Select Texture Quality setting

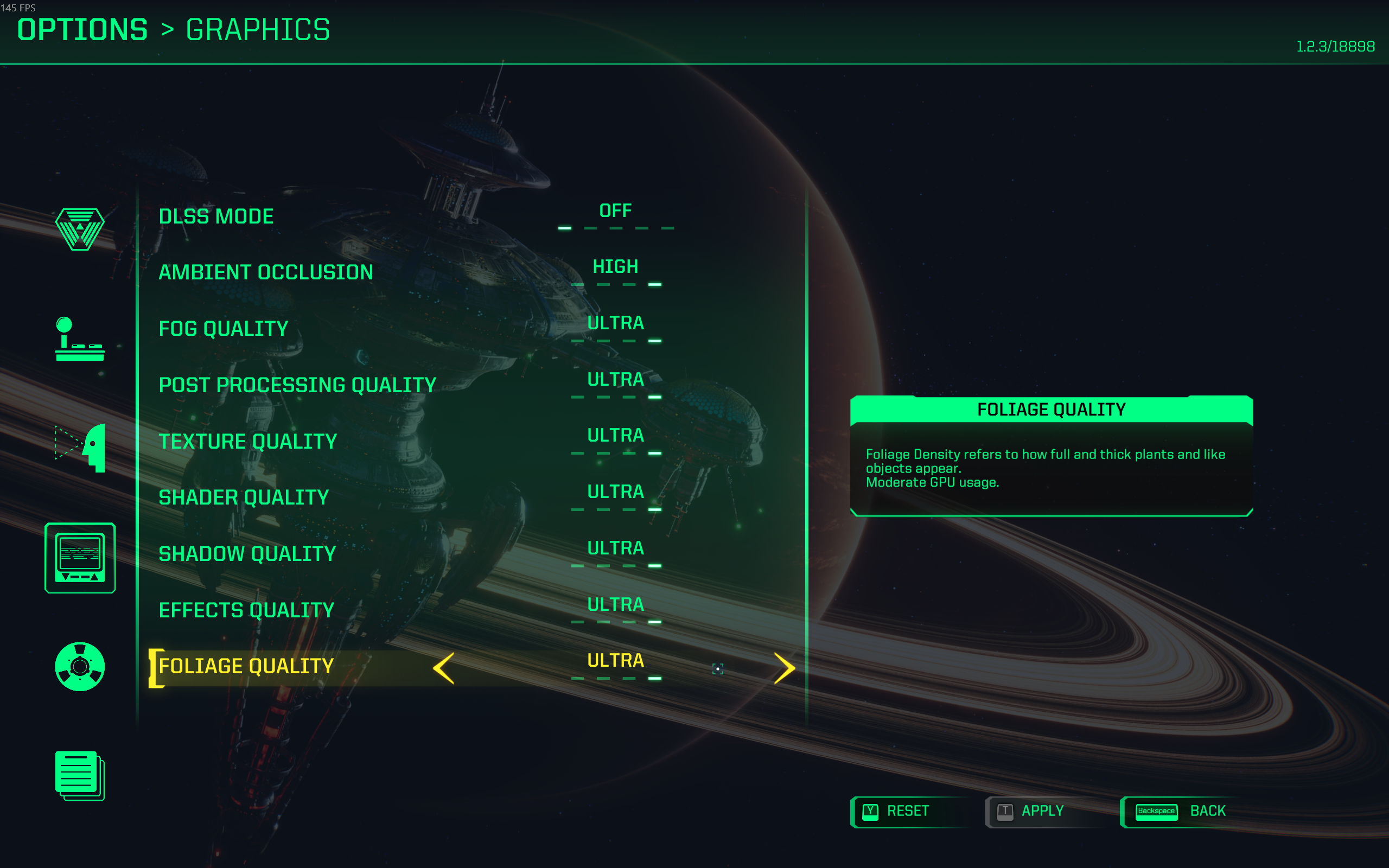click(247, 442)
